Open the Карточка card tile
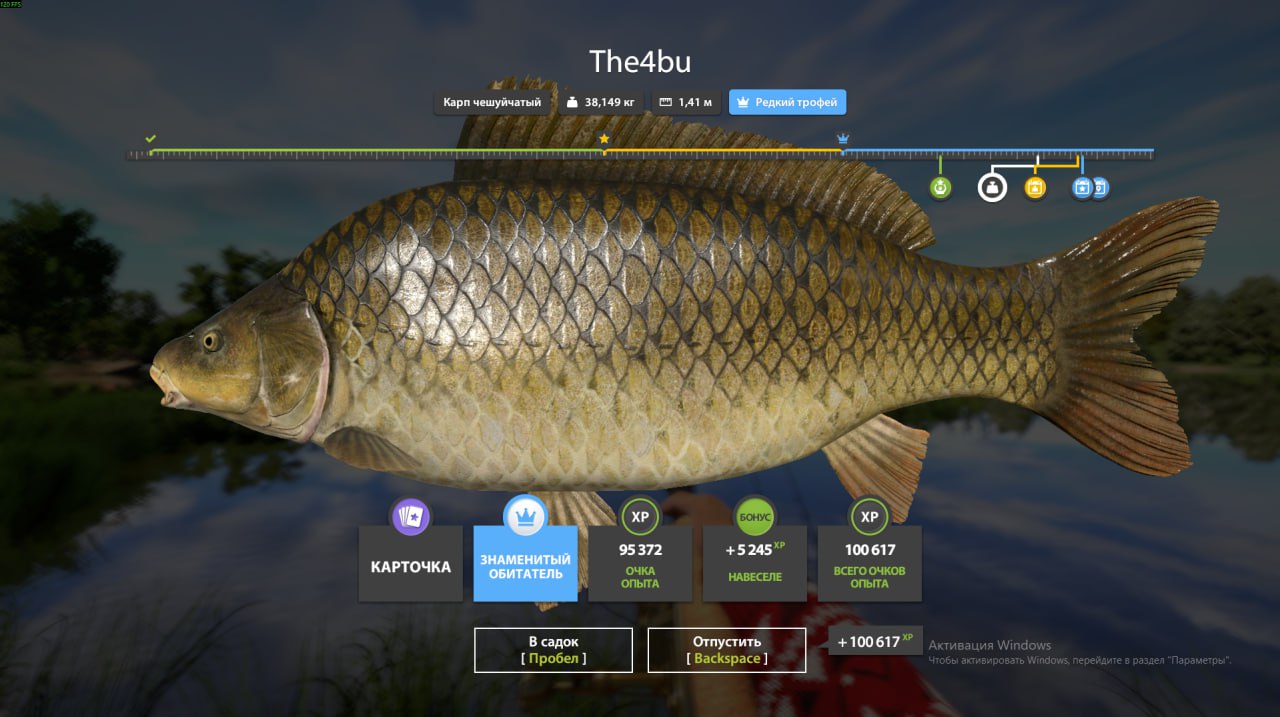 [411, 564]
